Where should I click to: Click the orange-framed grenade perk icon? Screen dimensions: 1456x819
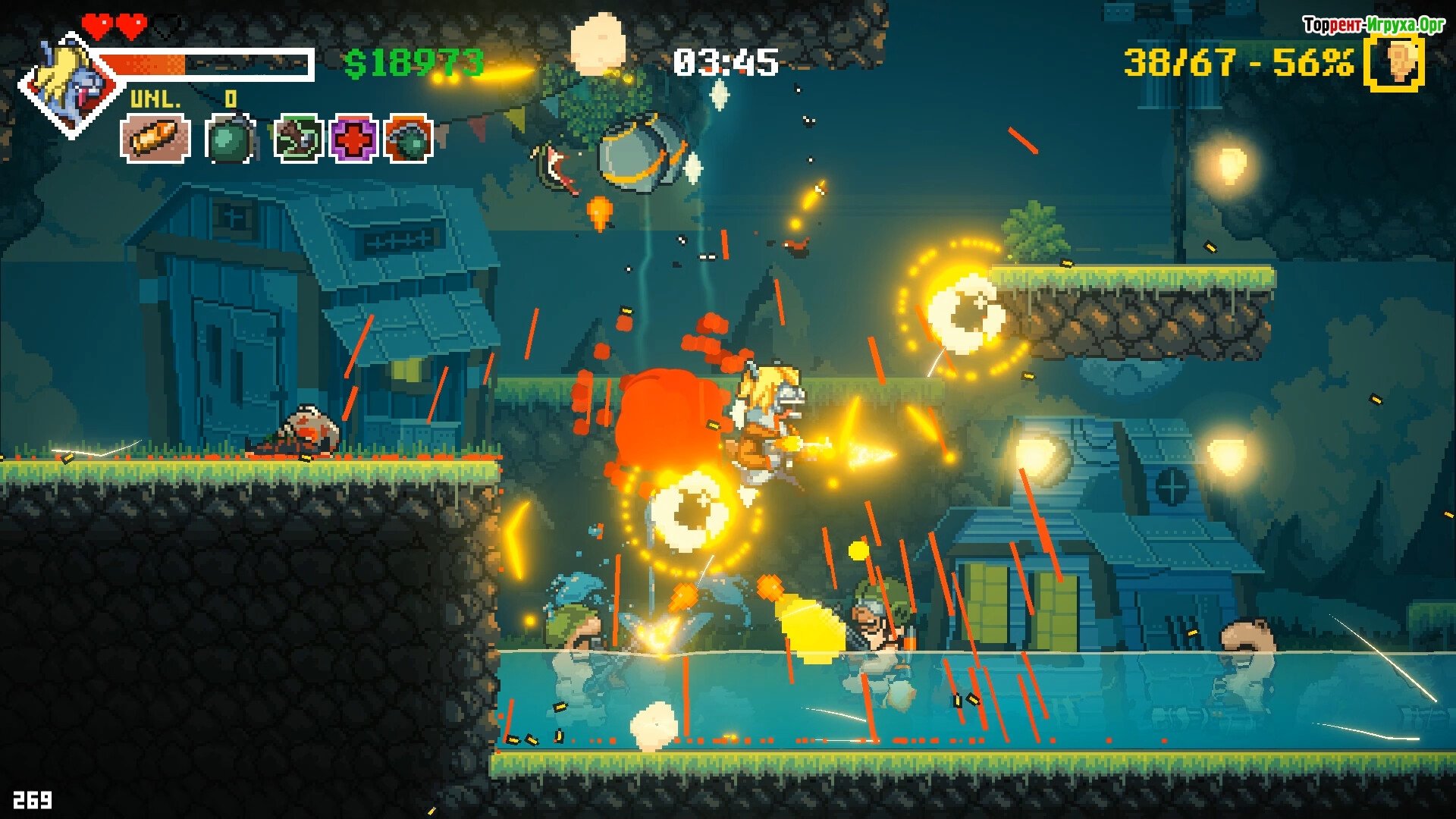coord(409,139)
